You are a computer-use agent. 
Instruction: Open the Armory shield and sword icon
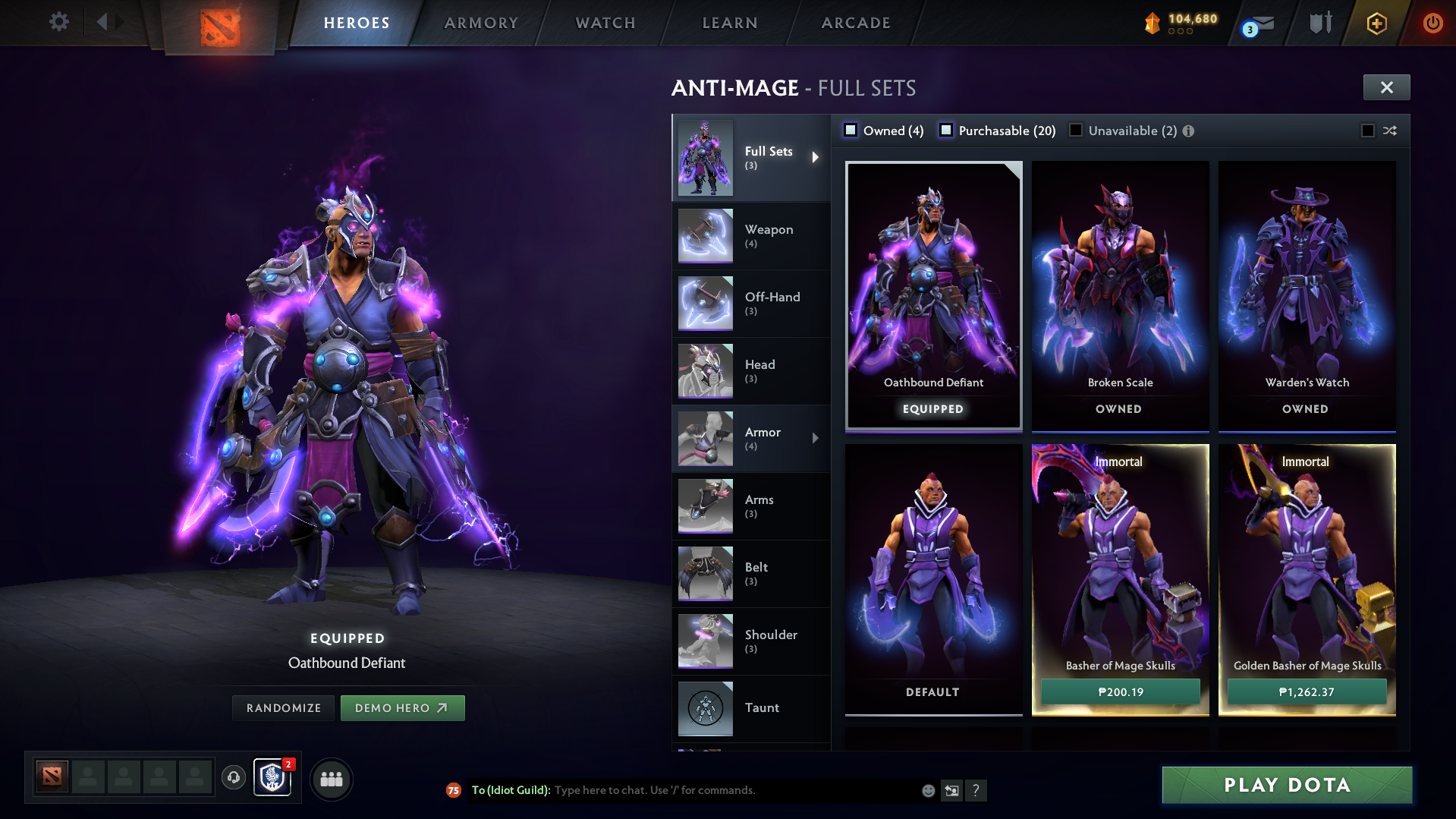point(1320,23)
